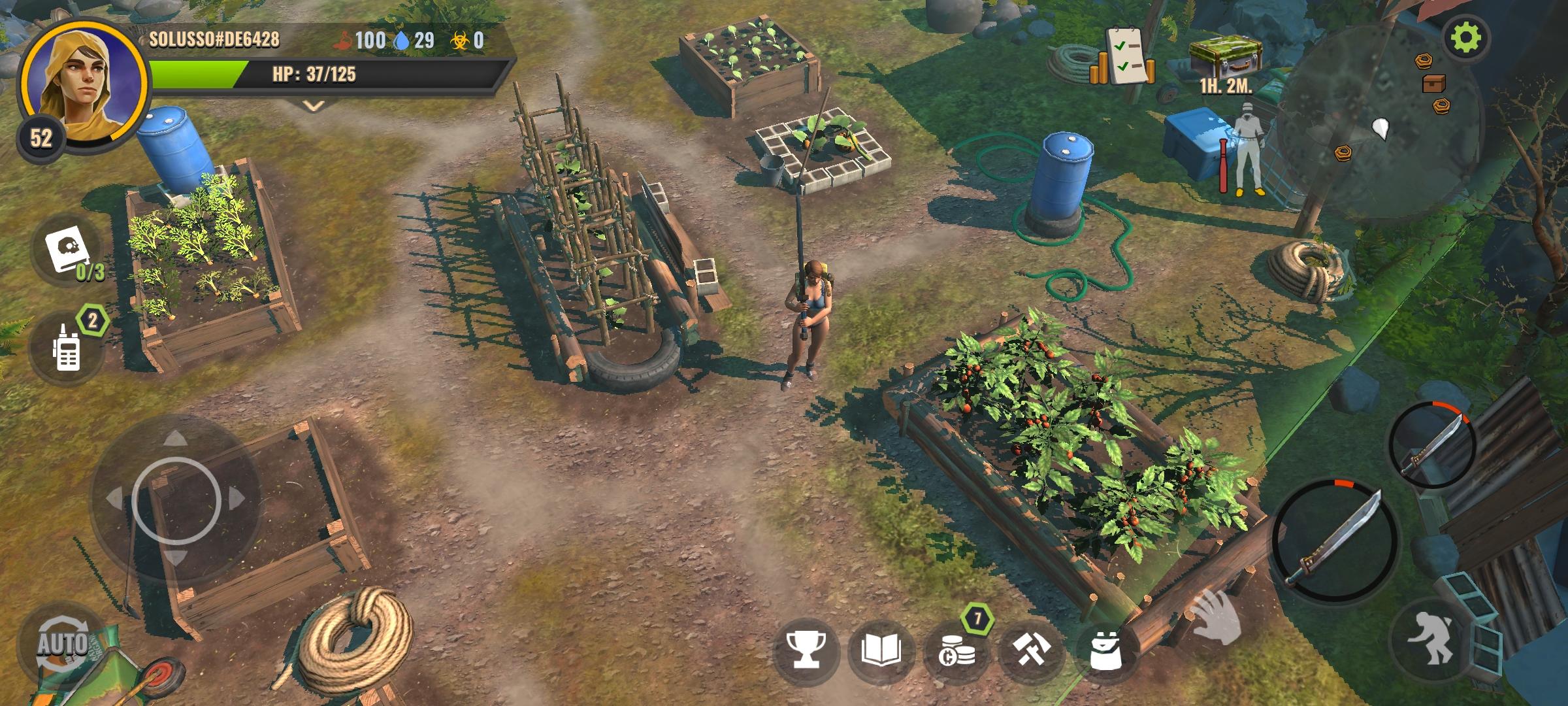This screenshot has width=1568, height=706.
Task: Open the green gear settings menu
Action: pyautogui.click(x=1466, y=39)
